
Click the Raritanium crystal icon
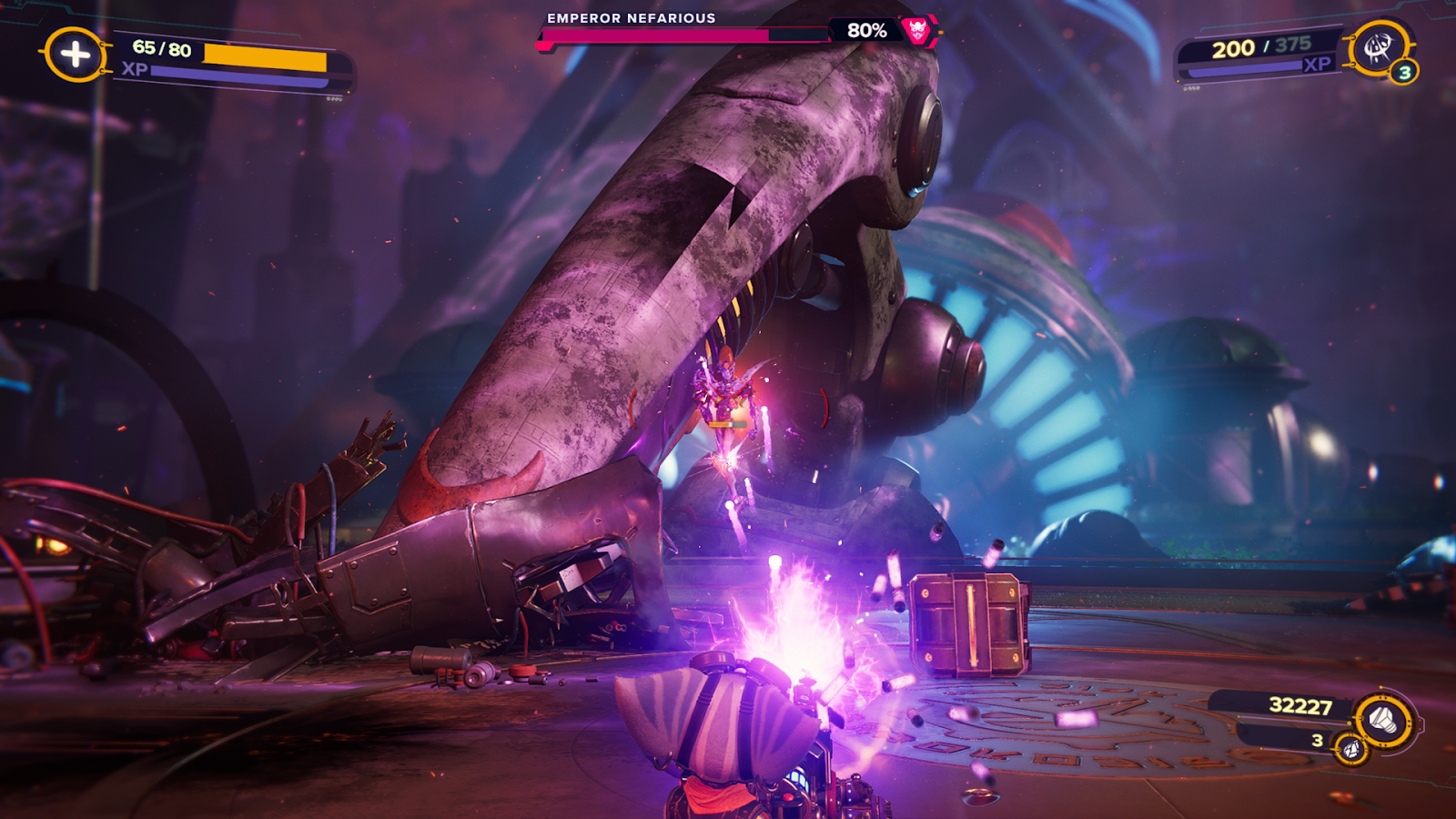tap(1351, 748)
